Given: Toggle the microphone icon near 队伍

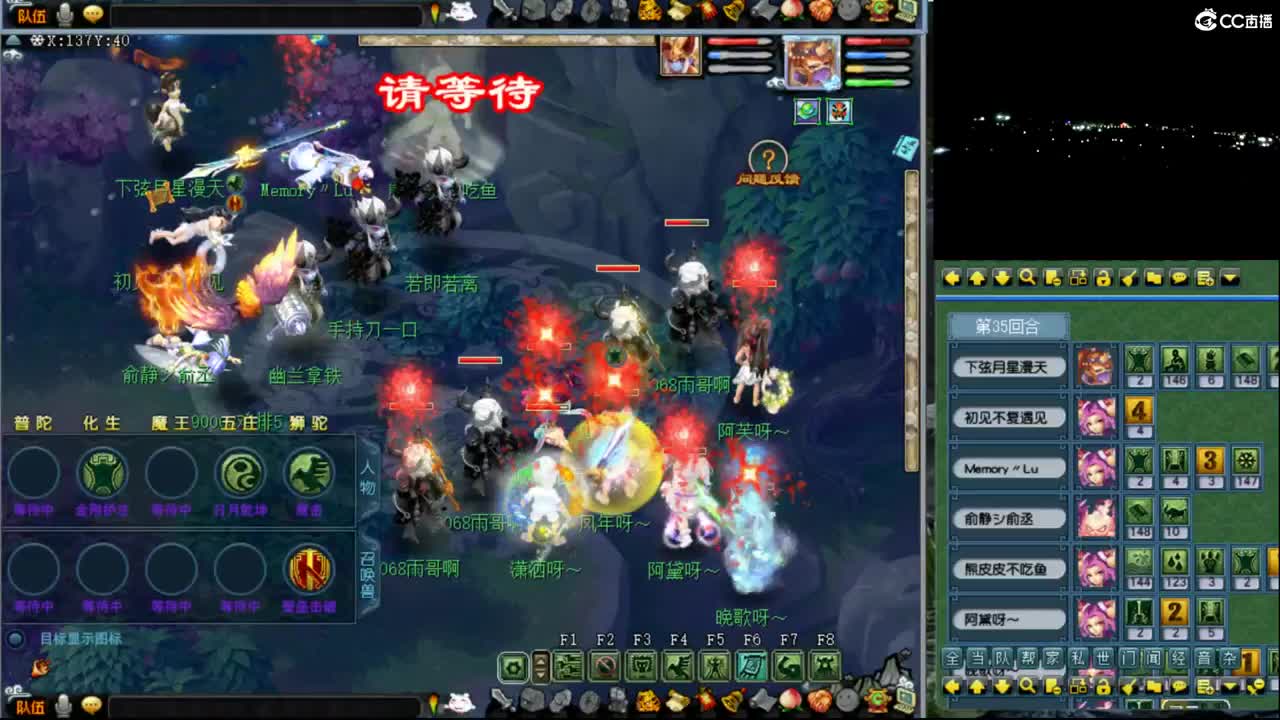Looking at the screenshot, I should (62, 14).
